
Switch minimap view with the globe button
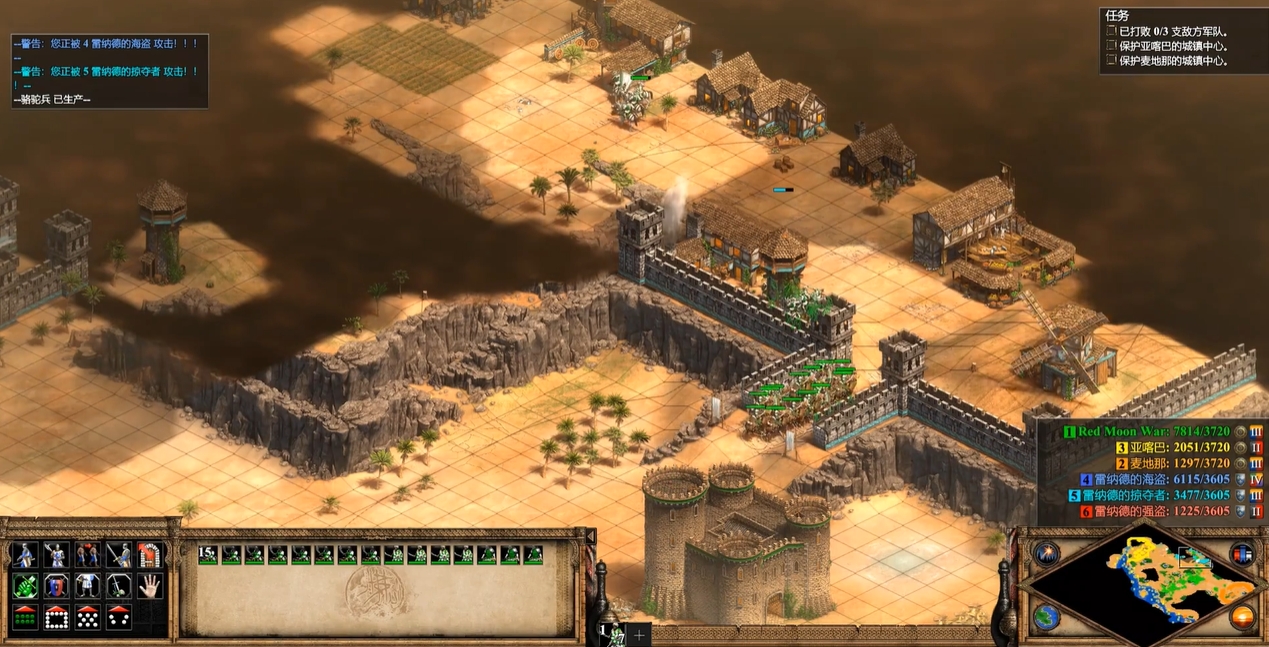click(x=1047, y=616)
